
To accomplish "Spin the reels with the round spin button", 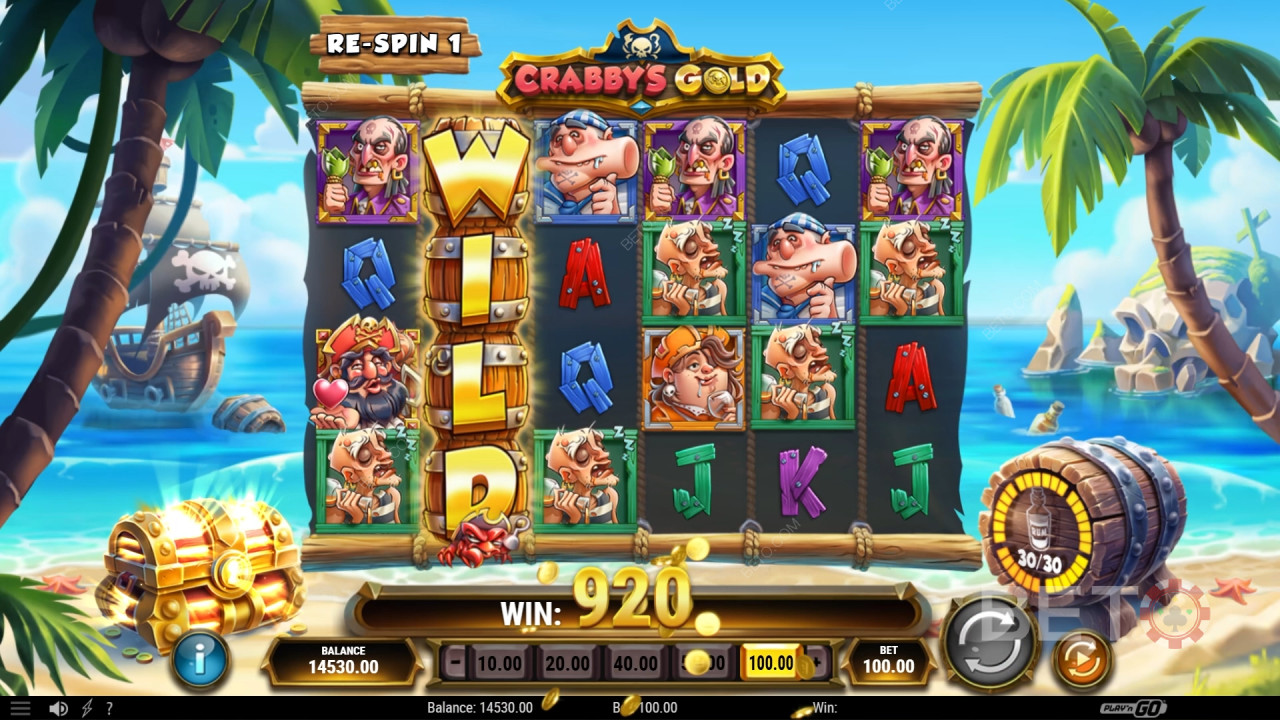I will [989, 640].
